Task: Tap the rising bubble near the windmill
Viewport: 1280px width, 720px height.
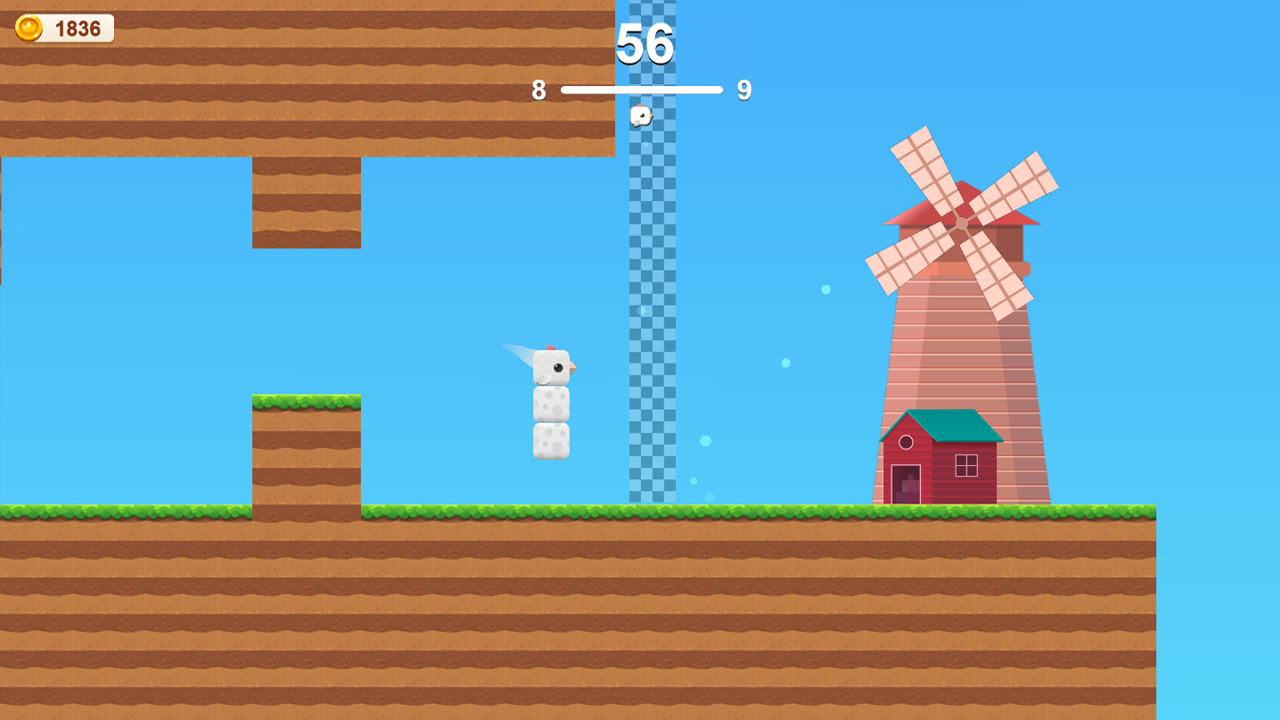Action: coord(826,288)
